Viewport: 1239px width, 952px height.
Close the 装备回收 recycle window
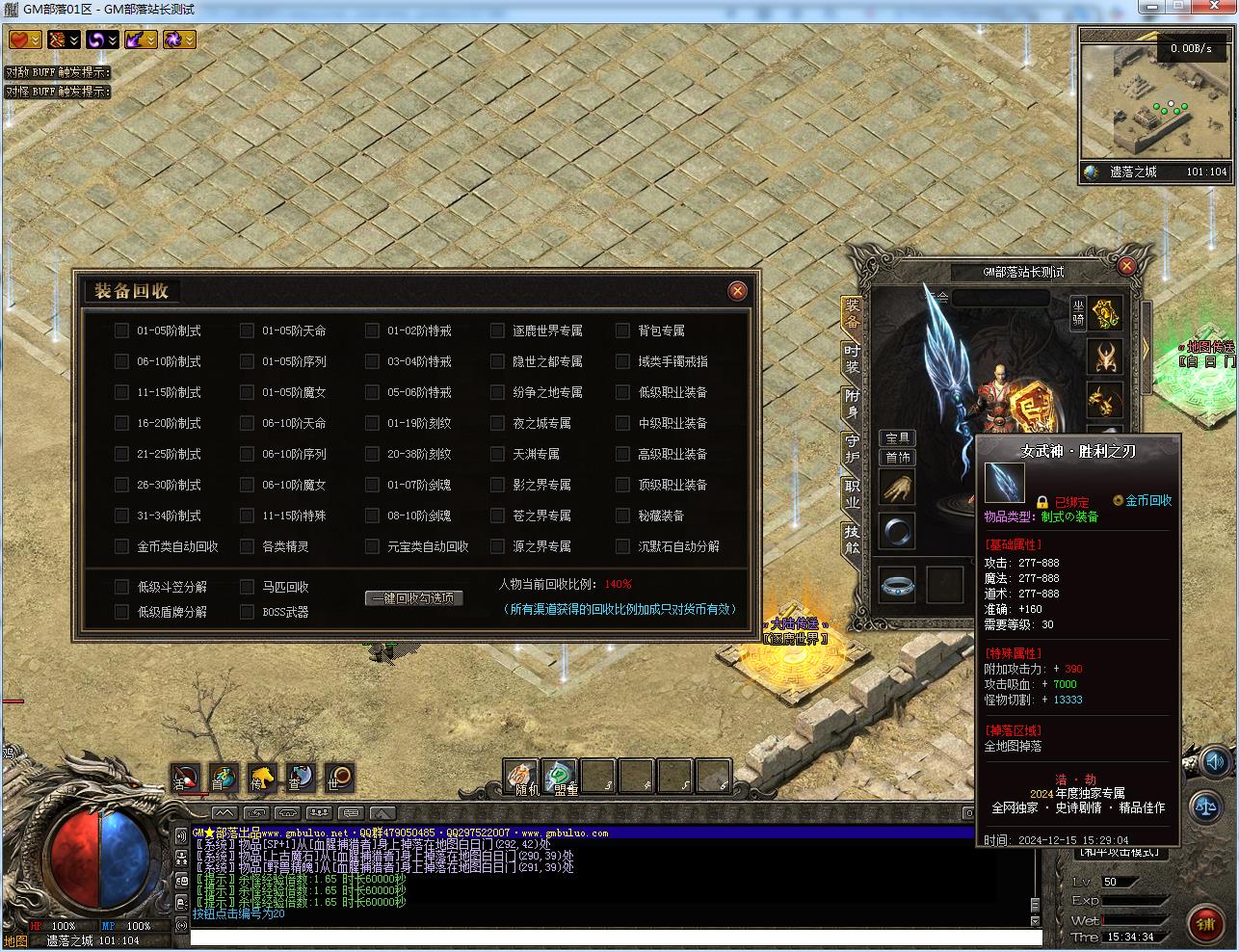click(737, 290)
